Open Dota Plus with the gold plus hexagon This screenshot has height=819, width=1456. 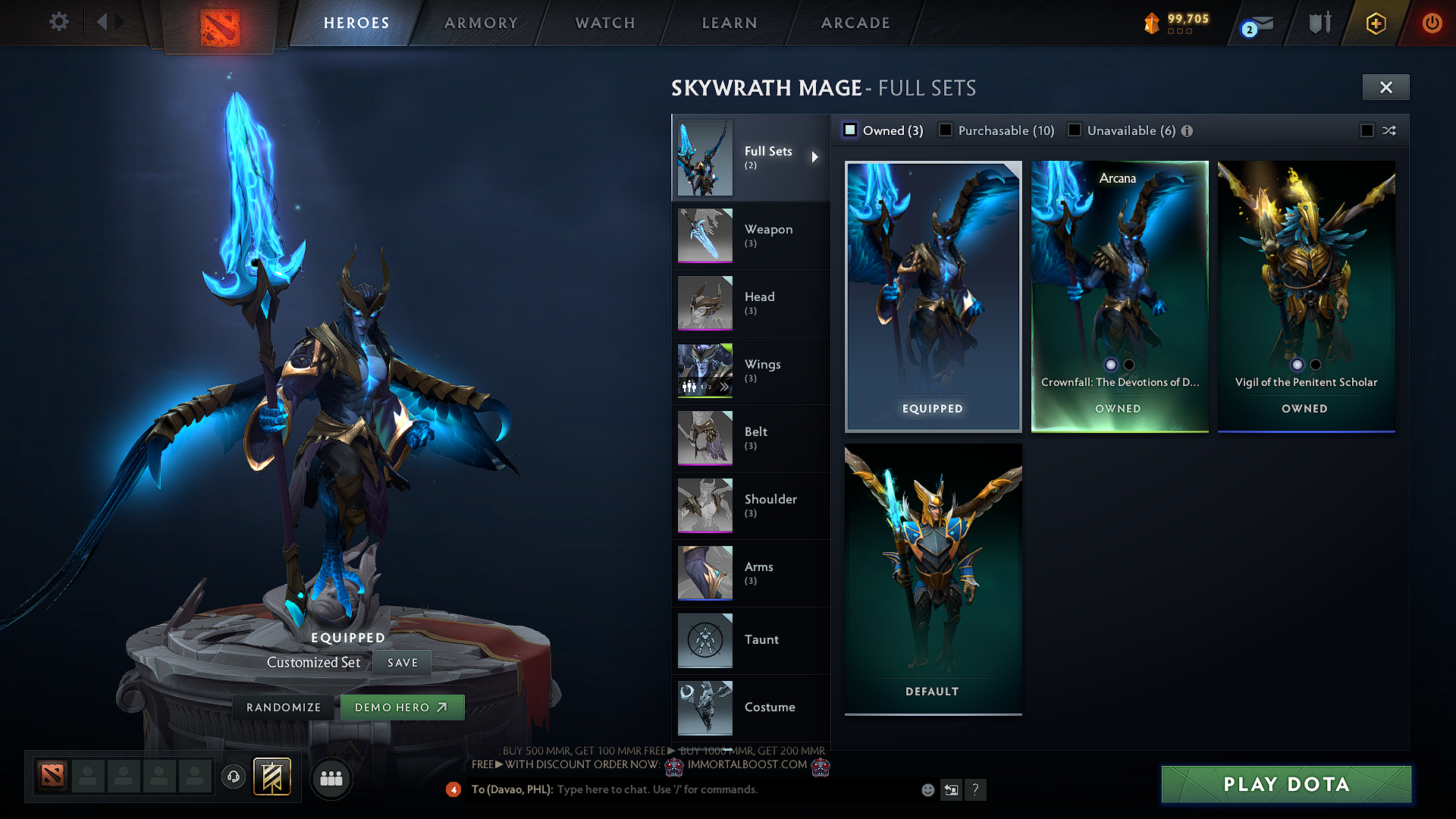point(1375,23)
